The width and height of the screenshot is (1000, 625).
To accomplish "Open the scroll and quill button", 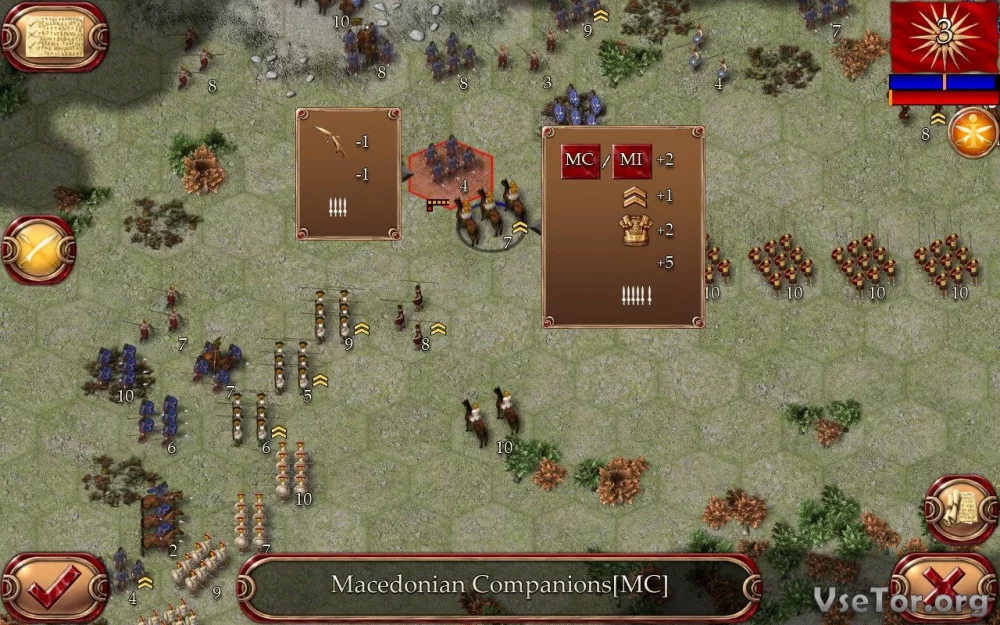I will 960,510.
